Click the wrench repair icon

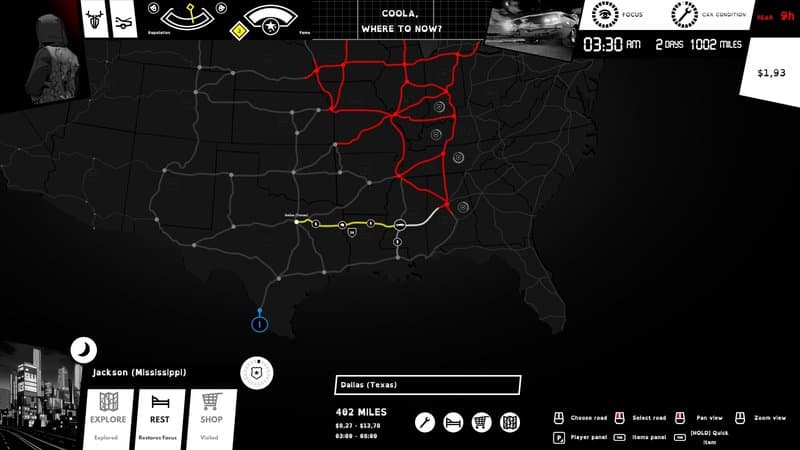(x=424, y=423)
